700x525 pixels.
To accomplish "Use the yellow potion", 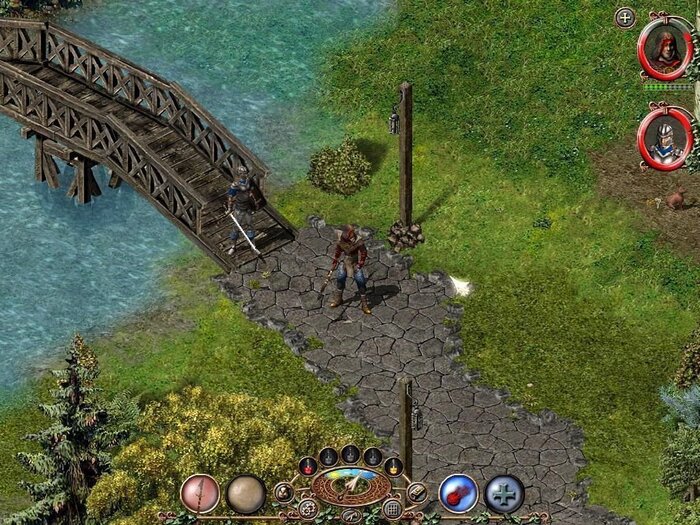I will pyautogui.click(x=394, y=465).
